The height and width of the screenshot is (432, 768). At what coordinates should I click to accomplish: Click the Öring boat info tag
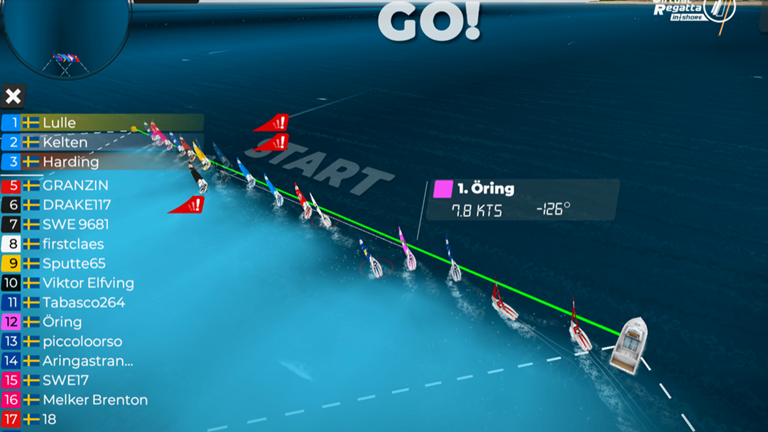522,200
